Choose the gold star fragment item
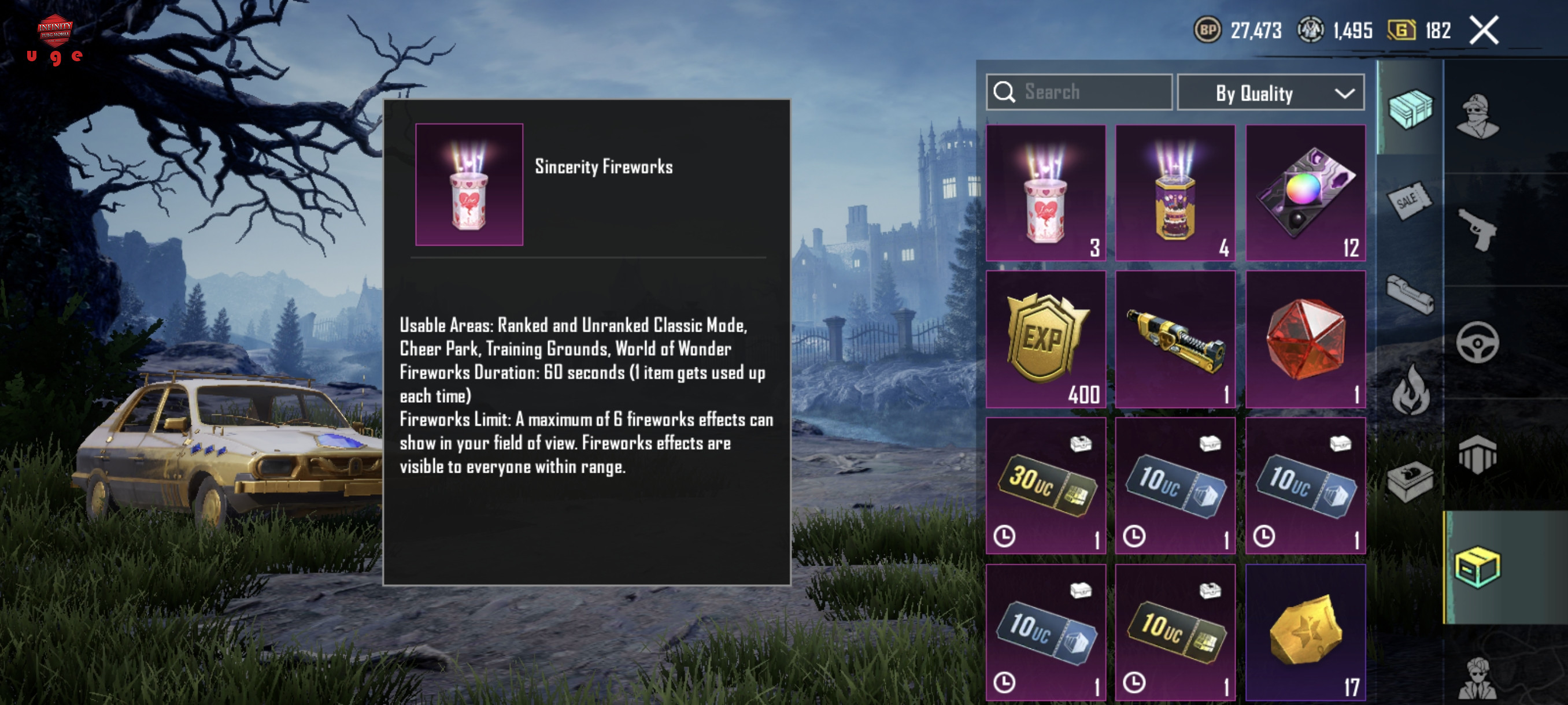The height and width of the screenshot is (705, 1568). [x=1305, y=632]
